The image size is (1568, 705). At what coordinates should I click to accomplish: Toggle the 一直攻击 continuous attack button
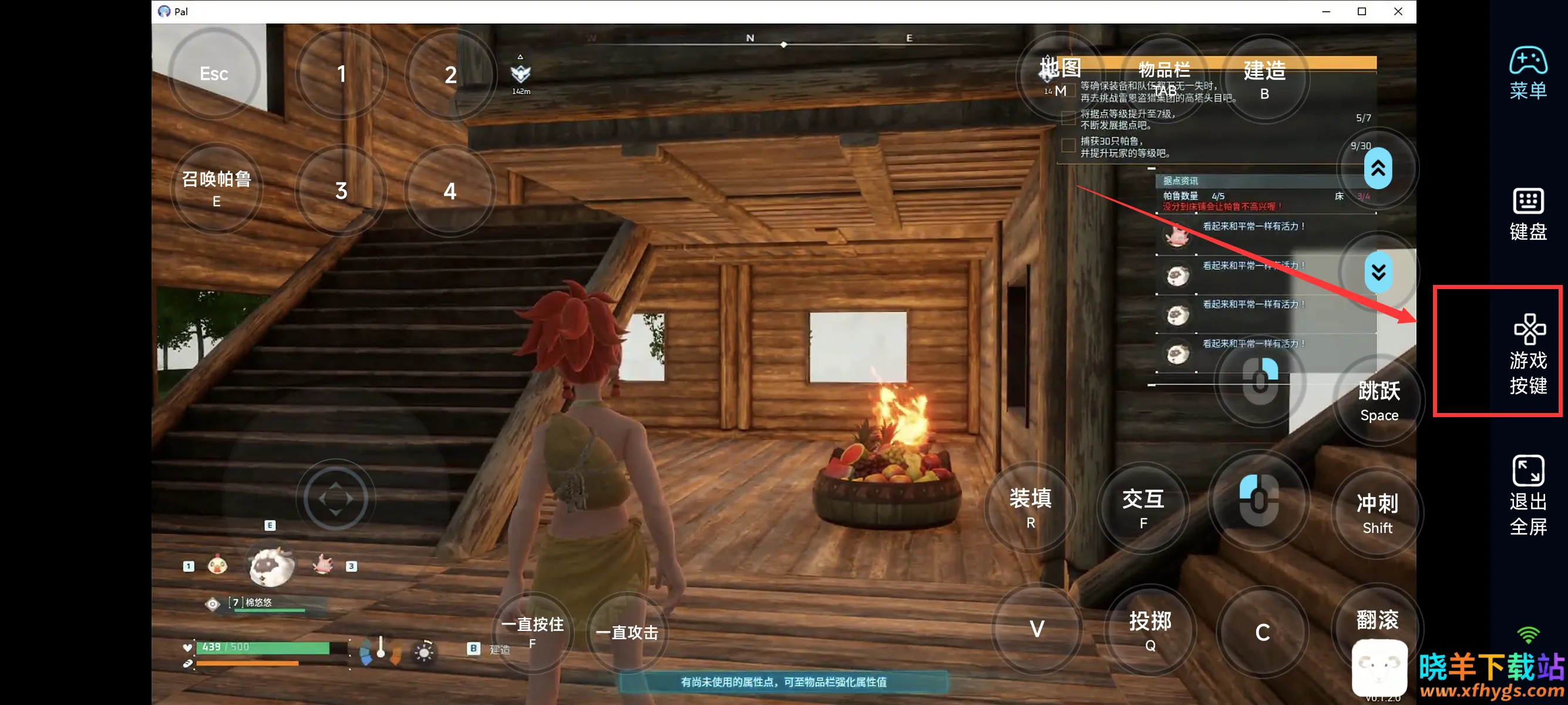[x=627, y=633]
